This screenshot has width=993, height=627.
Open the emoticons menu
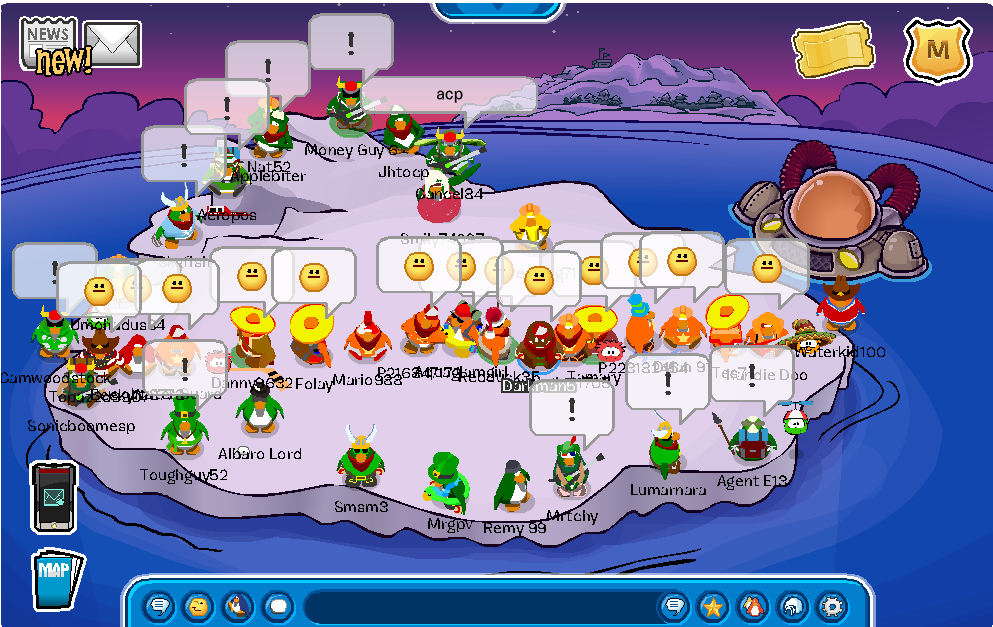point(198,605)
